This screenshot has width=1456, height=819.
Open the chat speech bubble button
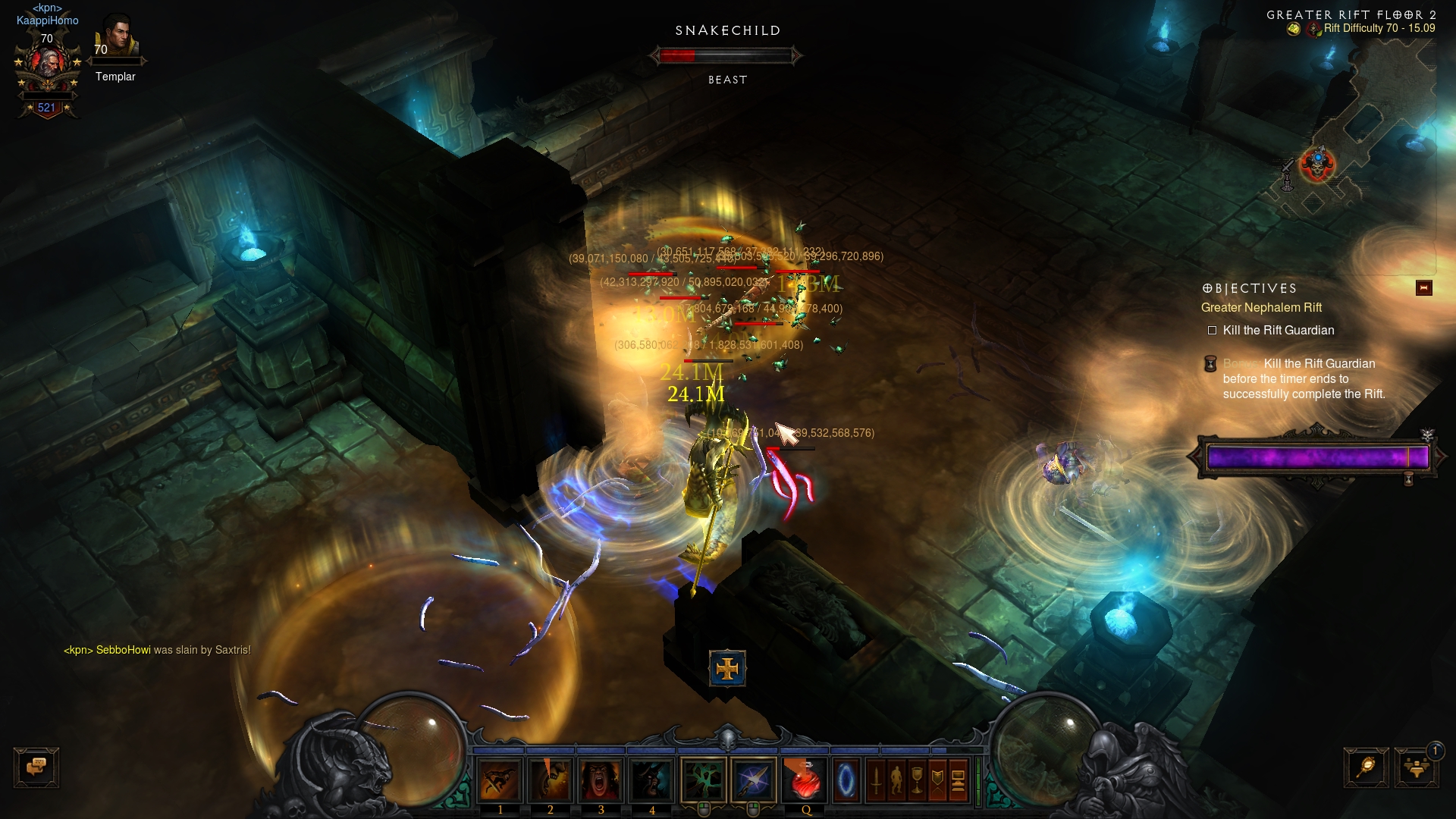tap(36, 767)
